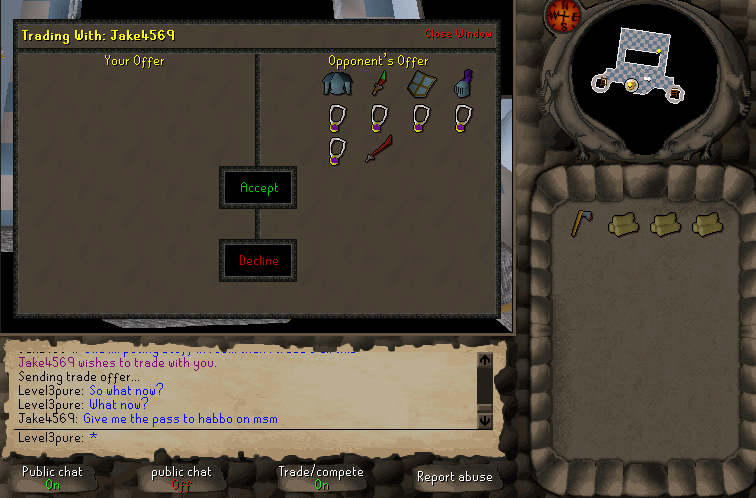Close the trading window
Screen dimensions: 756x498
[x=458, y=34]
